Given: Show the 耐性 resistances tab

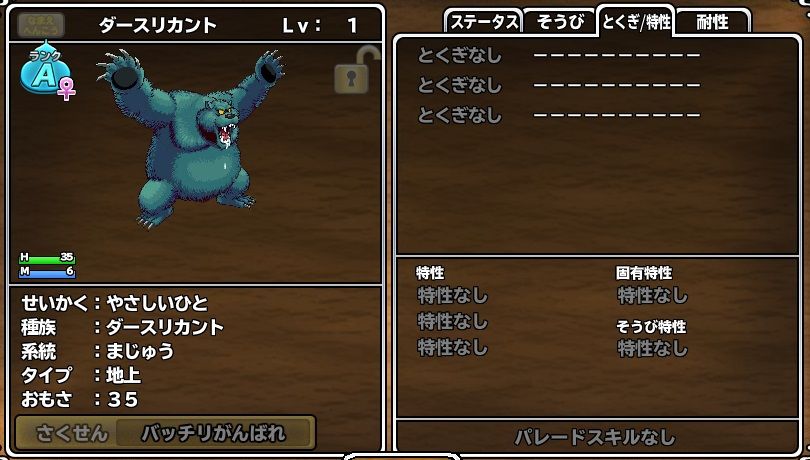Looking at the screenshot, I should [712, 22].
